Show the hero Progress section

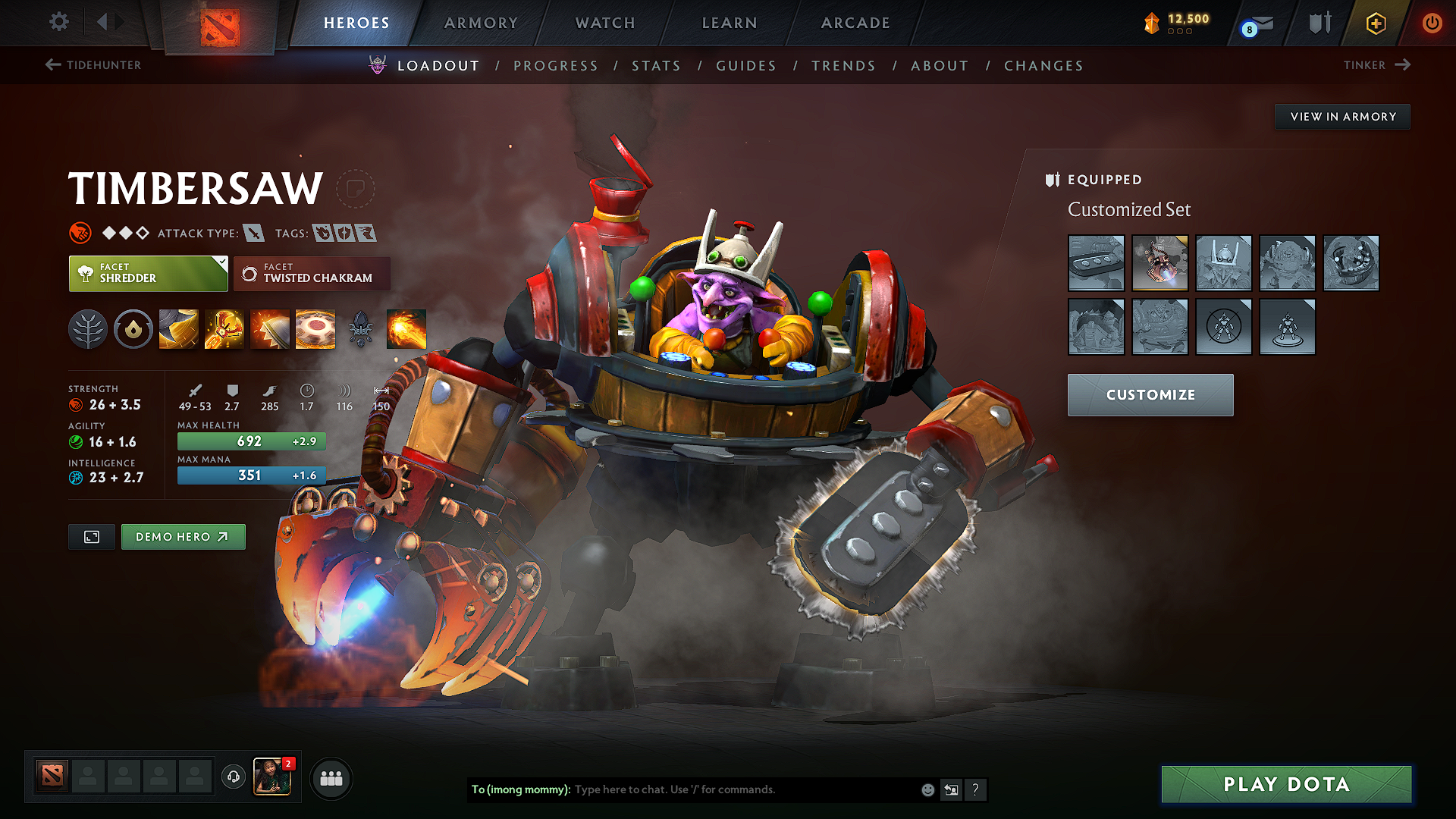(556, 66)
